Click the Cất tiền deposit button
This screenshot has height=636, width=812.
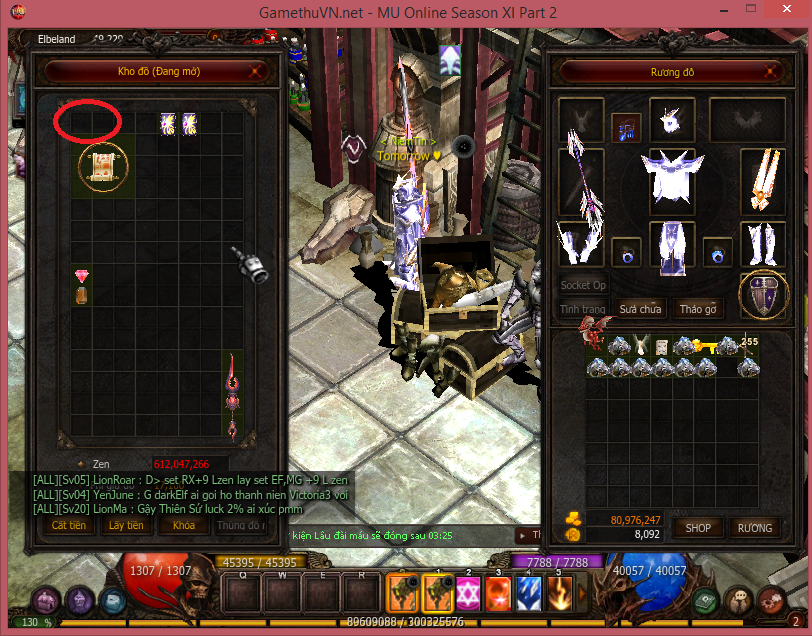coord(70,525)
